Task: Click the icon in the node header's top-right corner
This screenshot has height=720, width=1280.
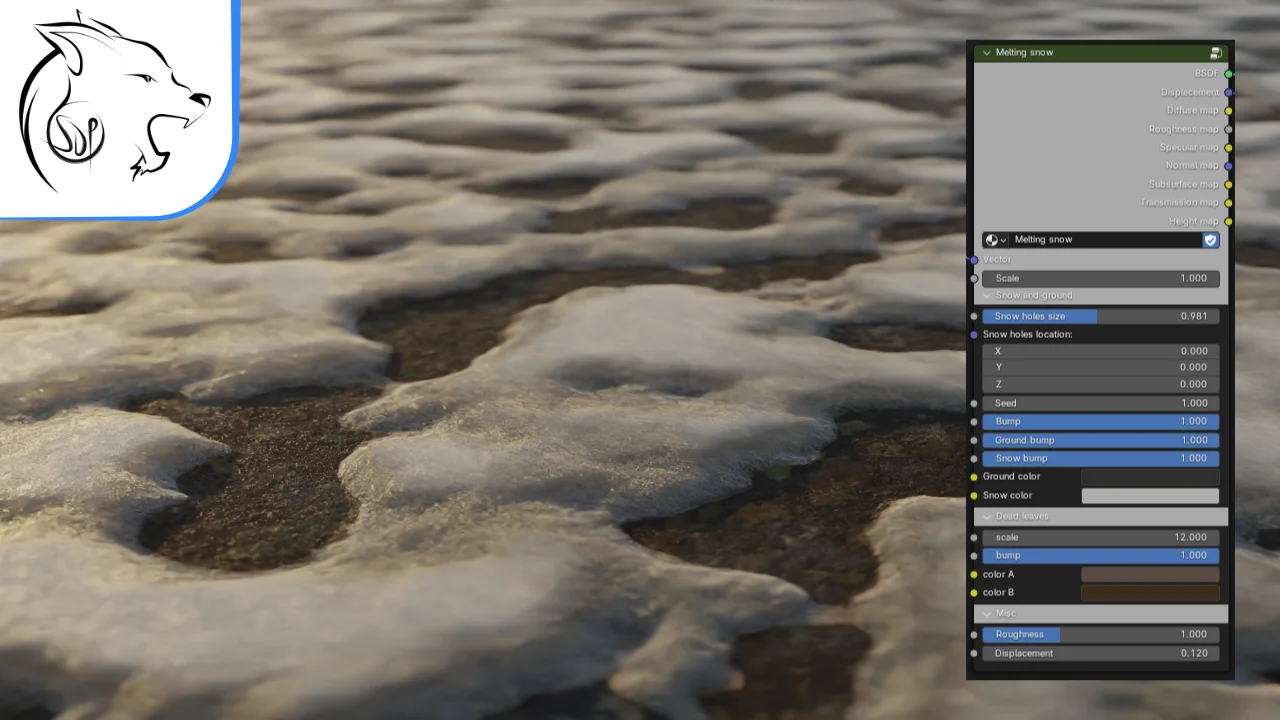Action: tap(1216, 52)
